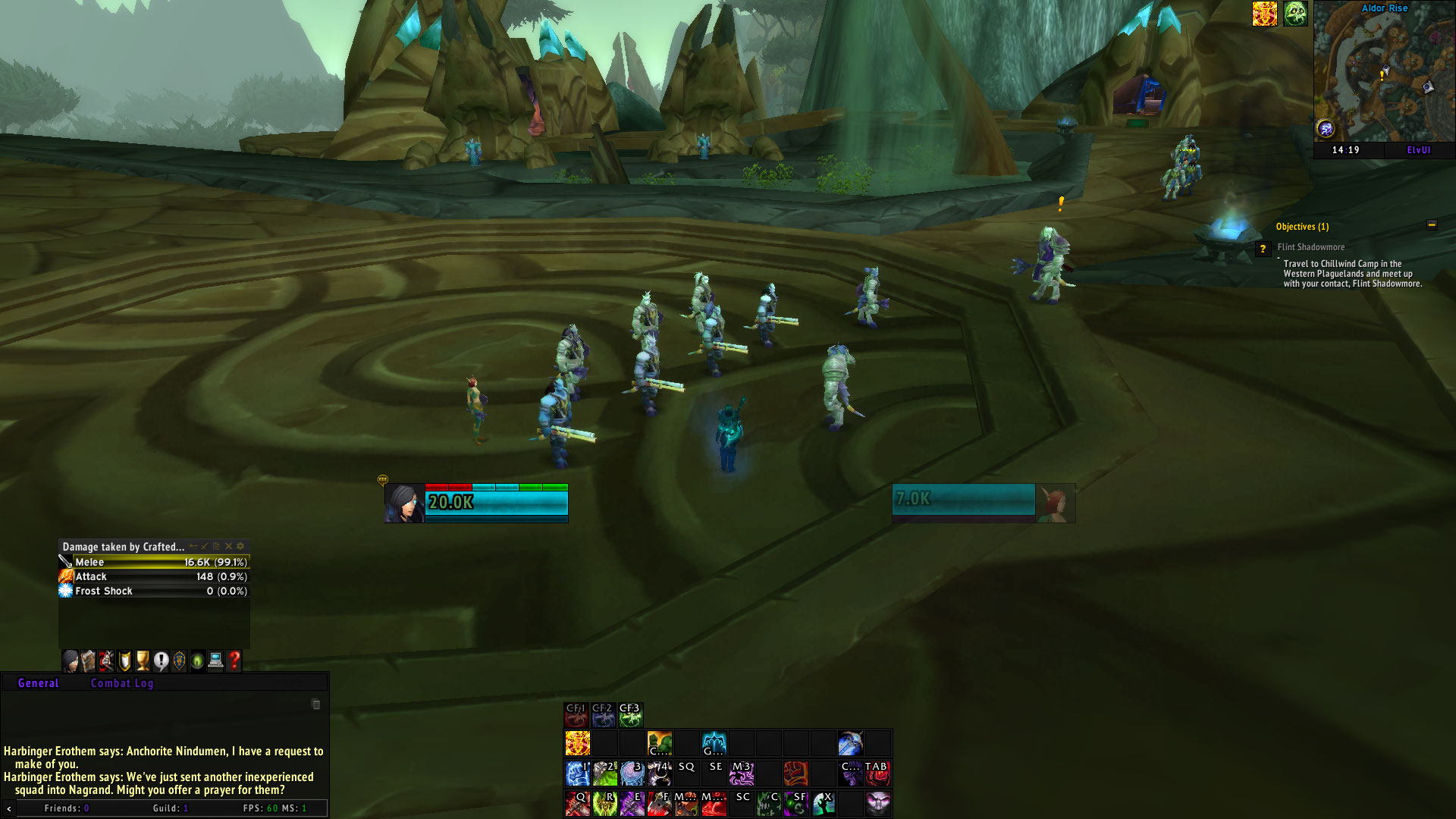The width and height of the screenshot is (1456, 819).
Task: Open character info via the portrait micro icon
Action: (x=70, y=661)
